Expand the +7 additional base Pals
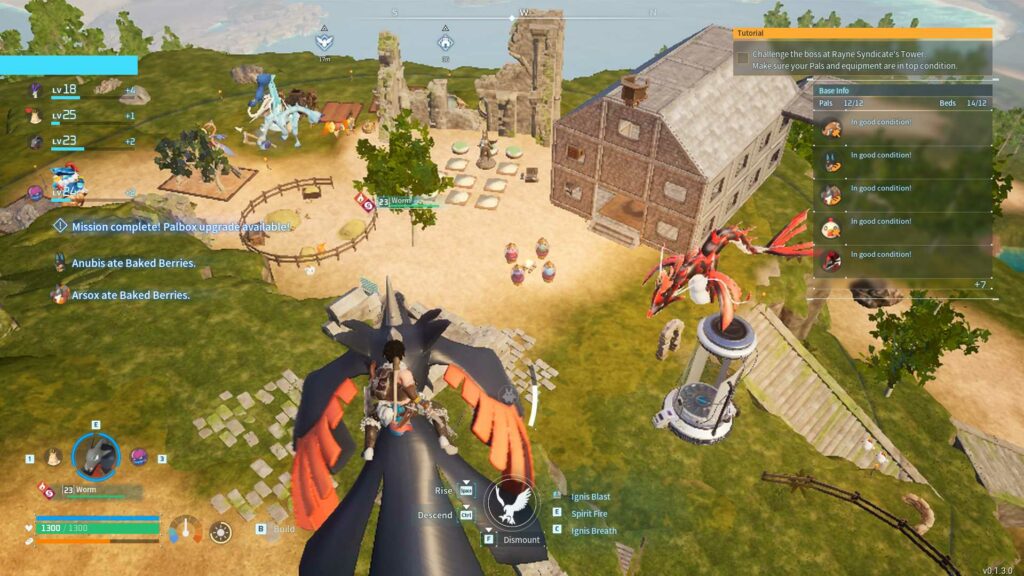The width and height of the screenshot is (1024, 576). (980, 285)
